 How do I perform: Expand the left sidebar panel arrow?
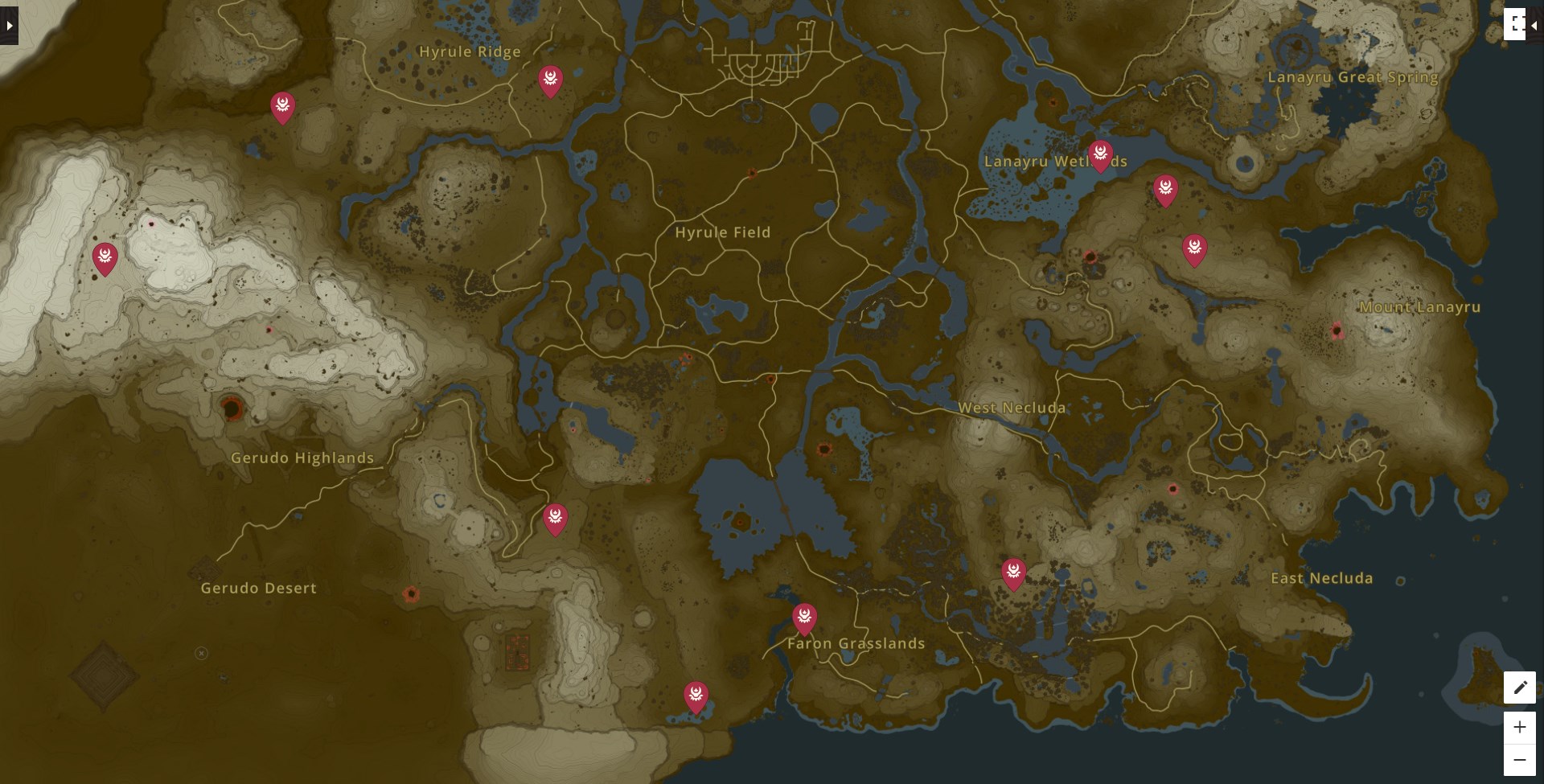coord(9,25)
